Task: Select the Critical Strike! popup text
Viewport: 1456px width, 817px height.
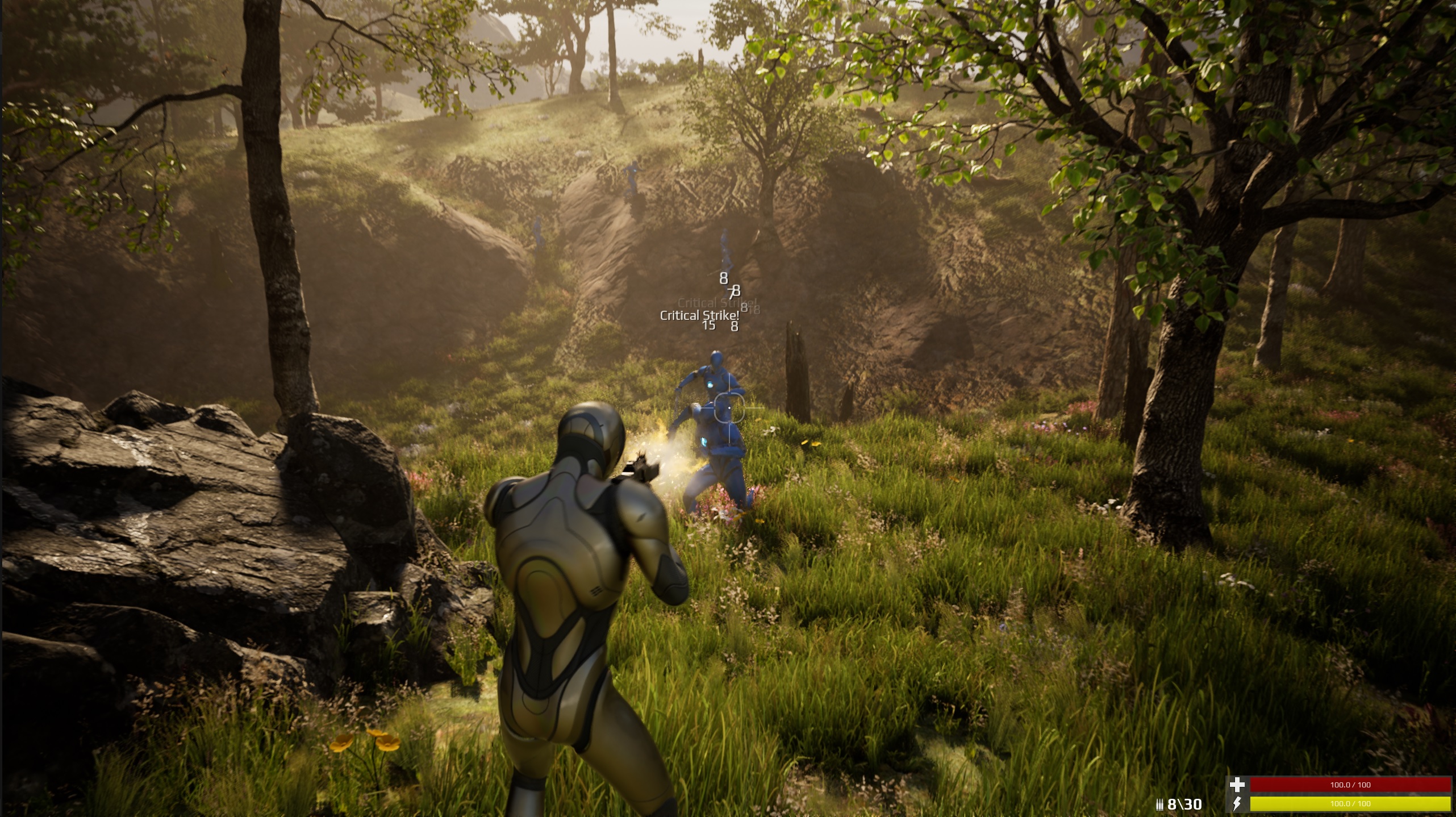Action: [699, 316]
